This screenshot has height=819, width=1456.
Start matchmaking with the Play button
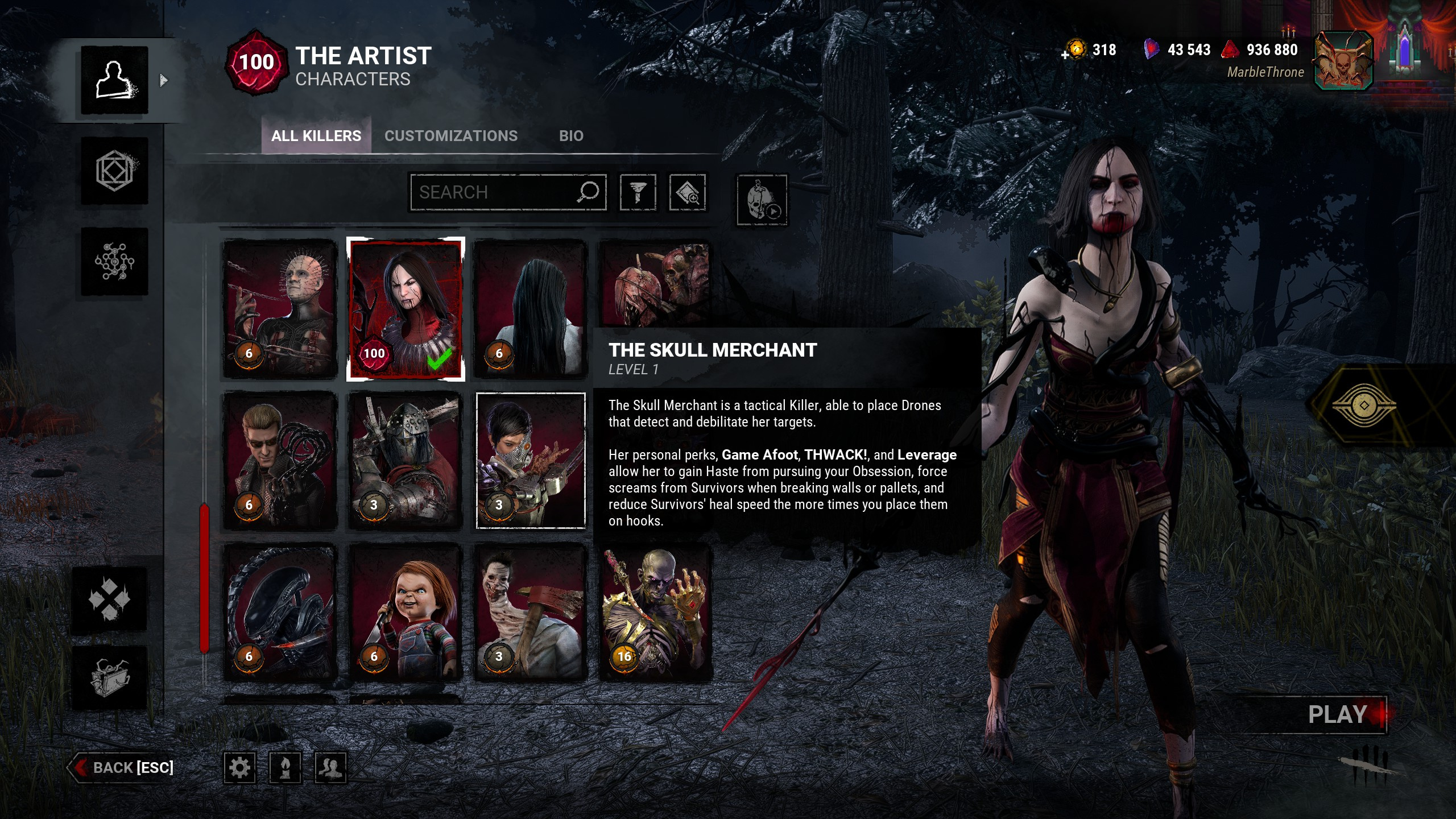coord(1338,715)
